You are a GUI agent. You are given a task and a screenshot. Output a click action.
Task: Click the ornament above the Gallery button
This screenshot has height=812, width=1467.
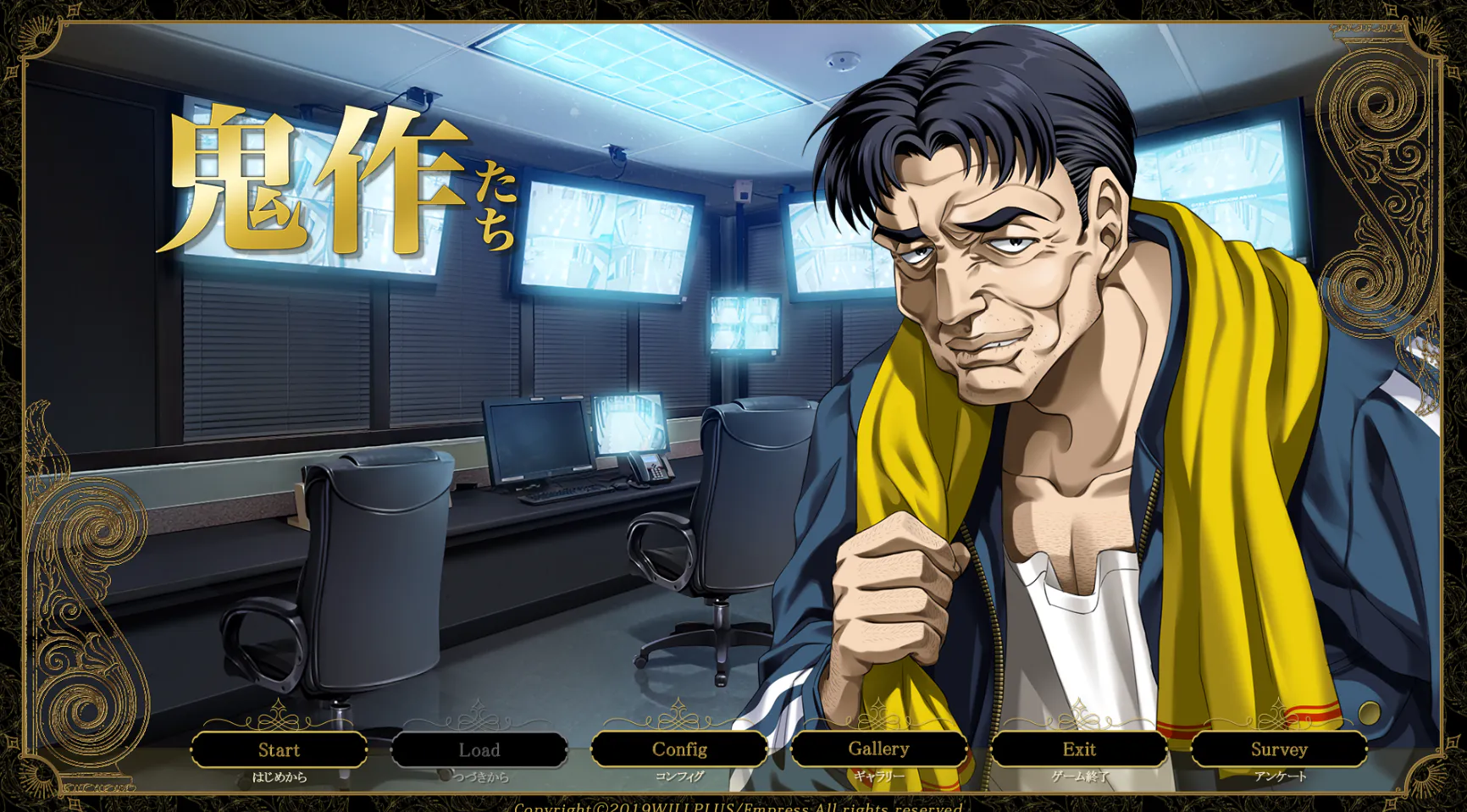(x=878, y=721)
